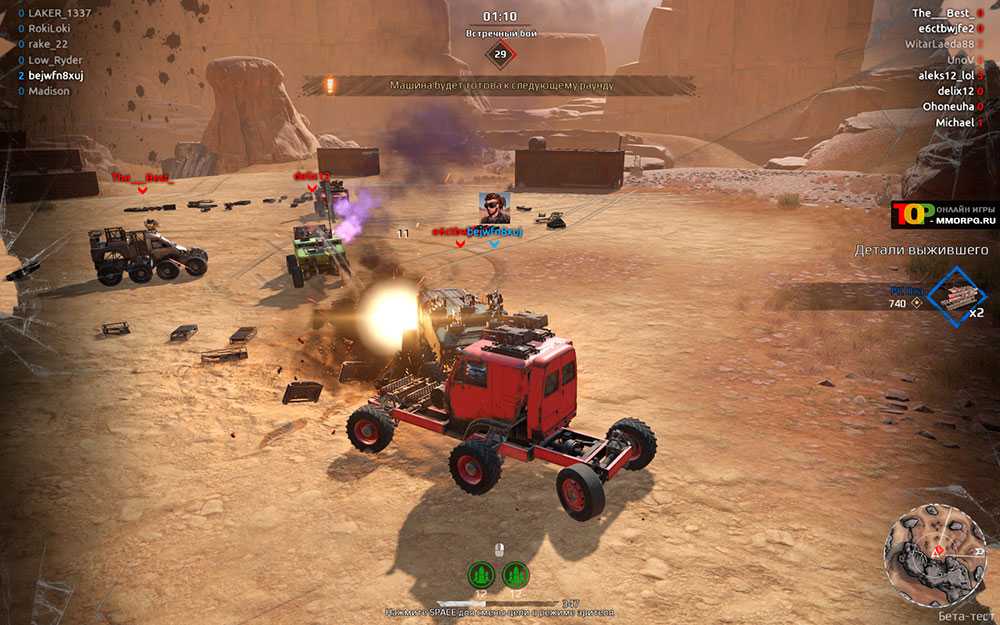Click the blue diamond survivor parts reward icon
The height and width of the screenshot is (625, 1000).
pyautogui.click(x=957, y=297)
